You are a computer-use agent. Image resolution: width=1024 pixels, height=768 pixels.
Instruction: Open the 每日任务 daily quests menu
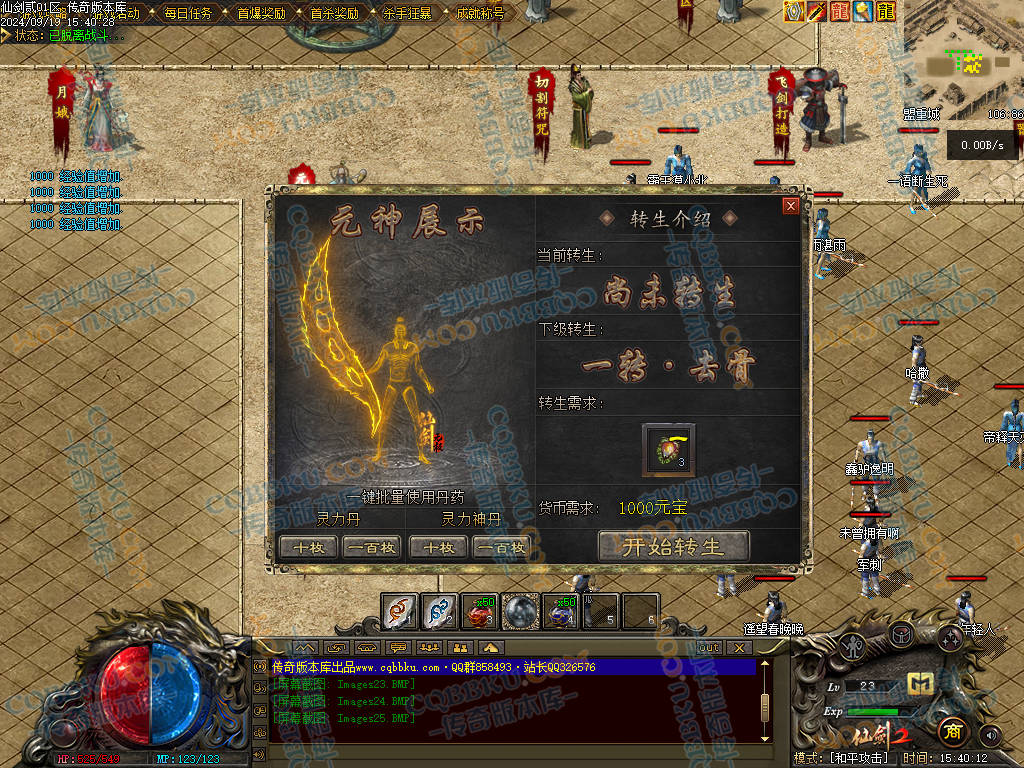187,14
